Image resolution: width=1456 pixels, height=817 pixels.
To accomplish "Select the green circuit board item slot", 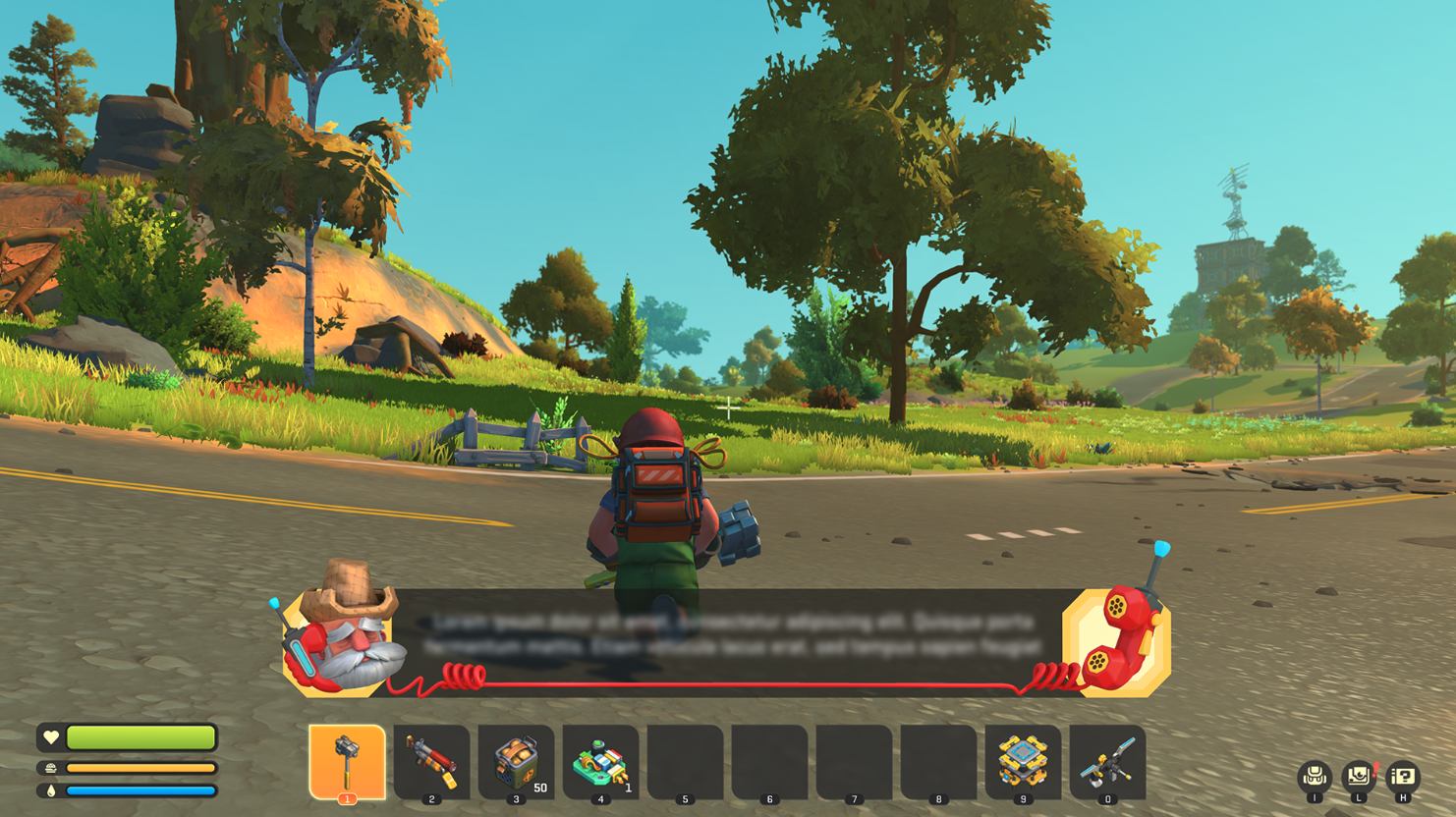I will pos(600,762).
